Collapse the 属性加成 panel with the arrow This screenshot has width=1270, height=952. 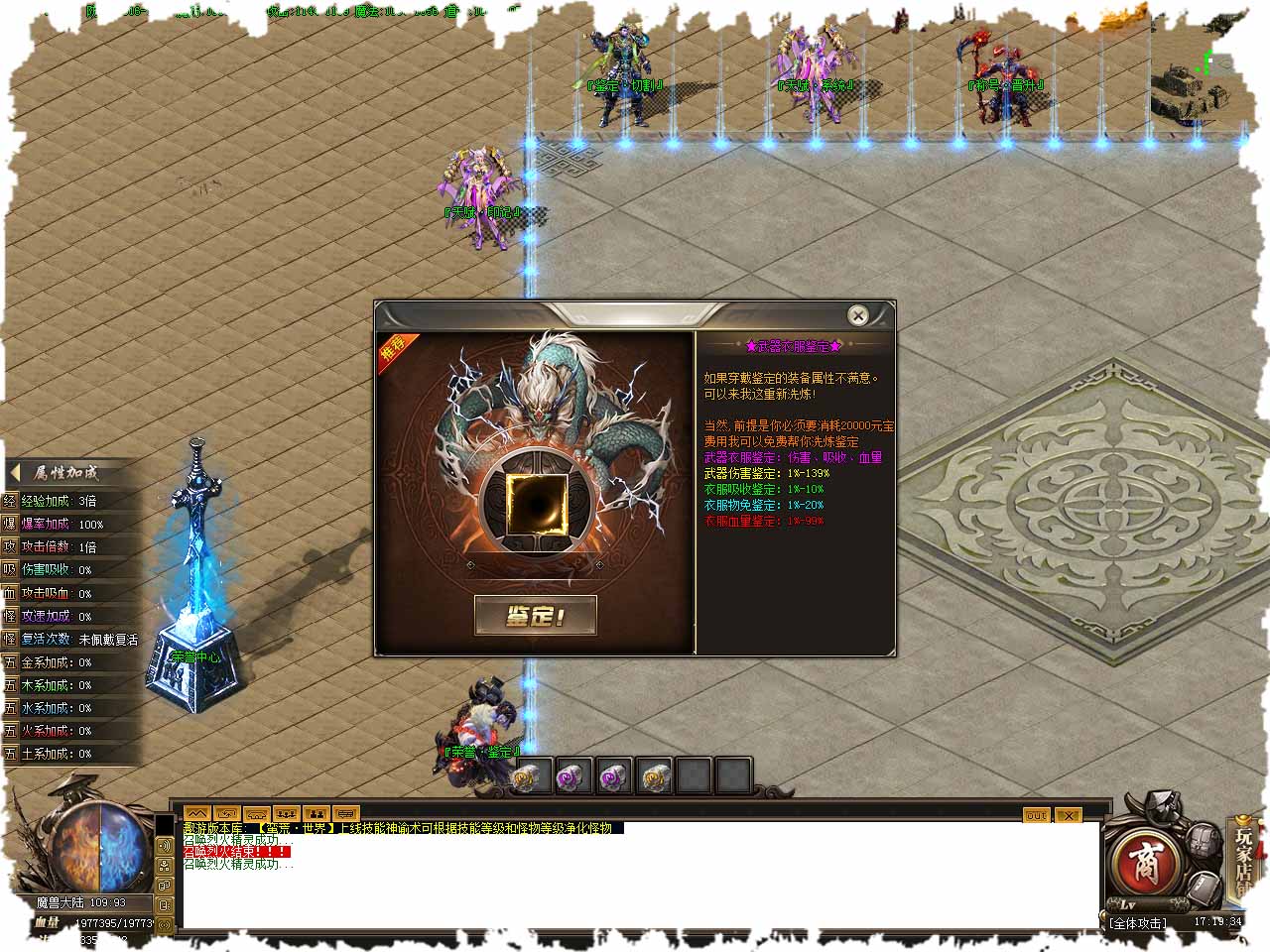point(16,473)
